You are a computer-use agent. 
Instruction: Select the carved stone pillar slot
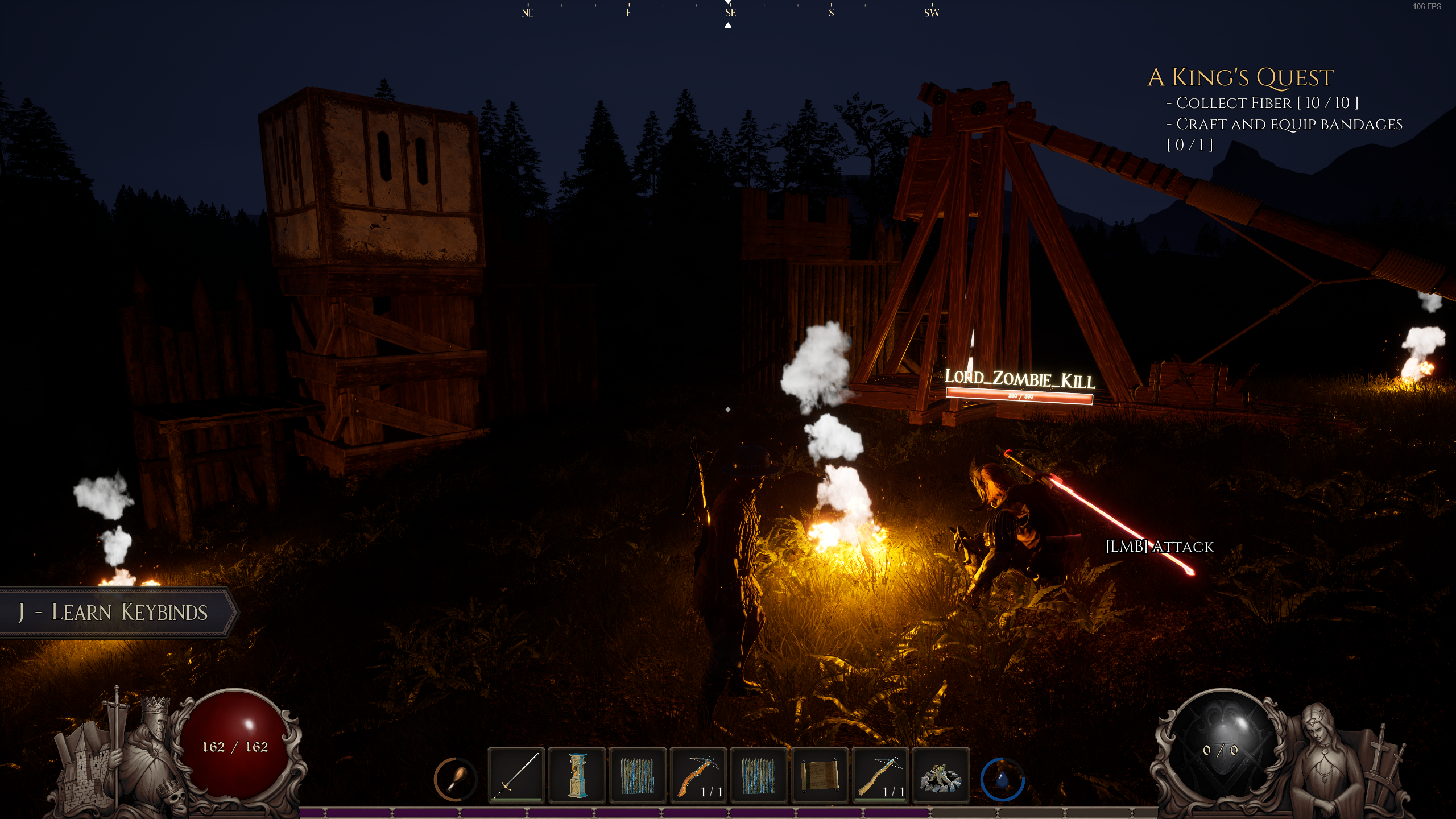577,775
